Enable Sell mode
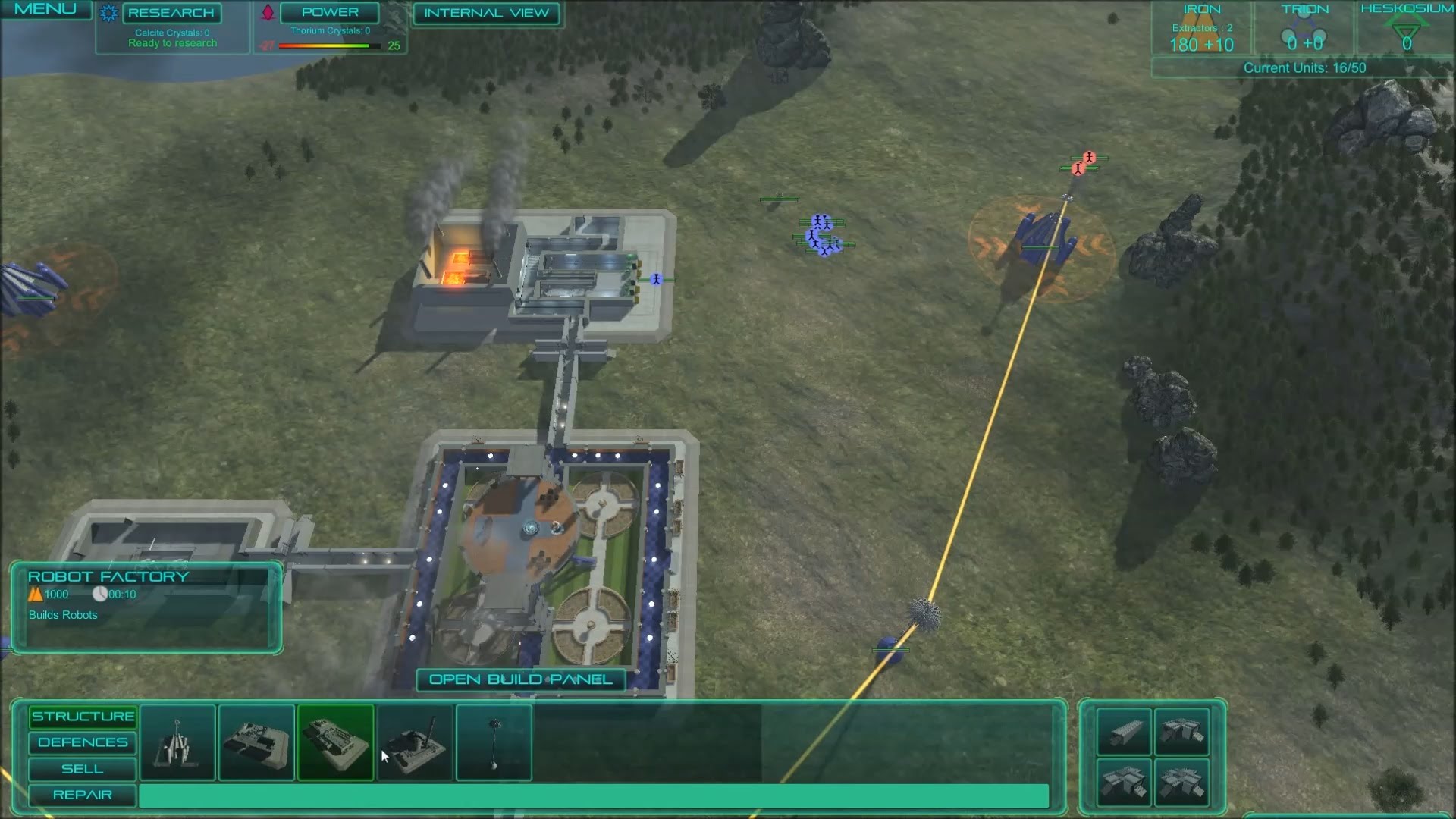1456x819 pixels. 80,769
